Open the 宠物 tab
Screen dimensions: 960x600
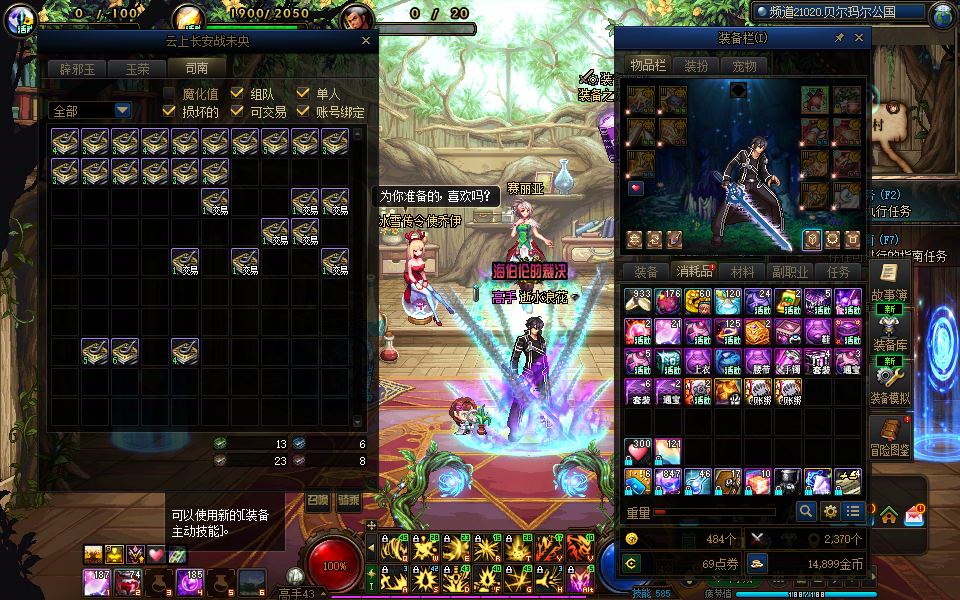pyautogui.click(x=744, y=66)
